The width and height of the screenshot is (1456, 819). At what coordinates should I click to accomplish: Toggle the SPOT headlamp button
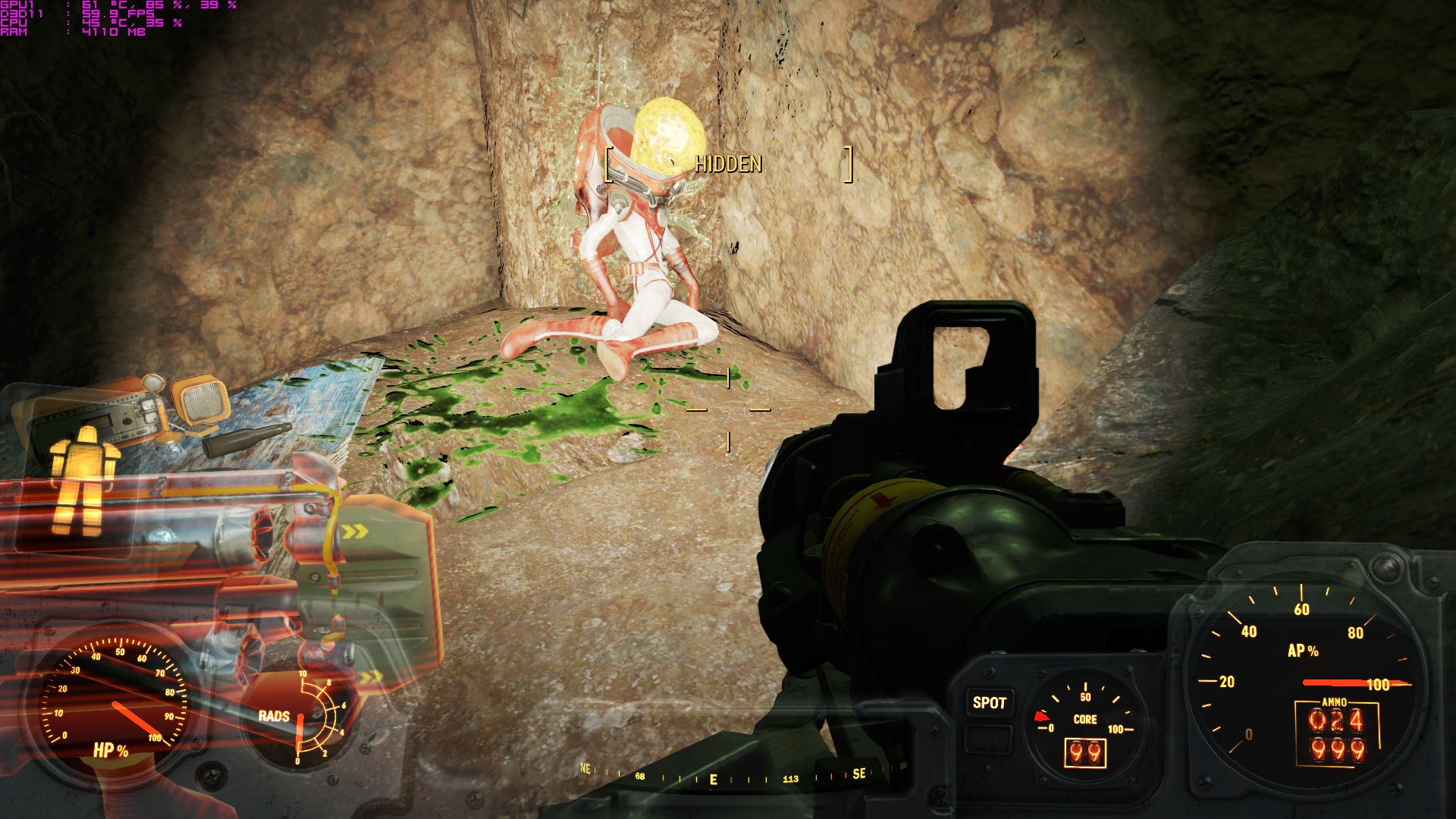990,702
